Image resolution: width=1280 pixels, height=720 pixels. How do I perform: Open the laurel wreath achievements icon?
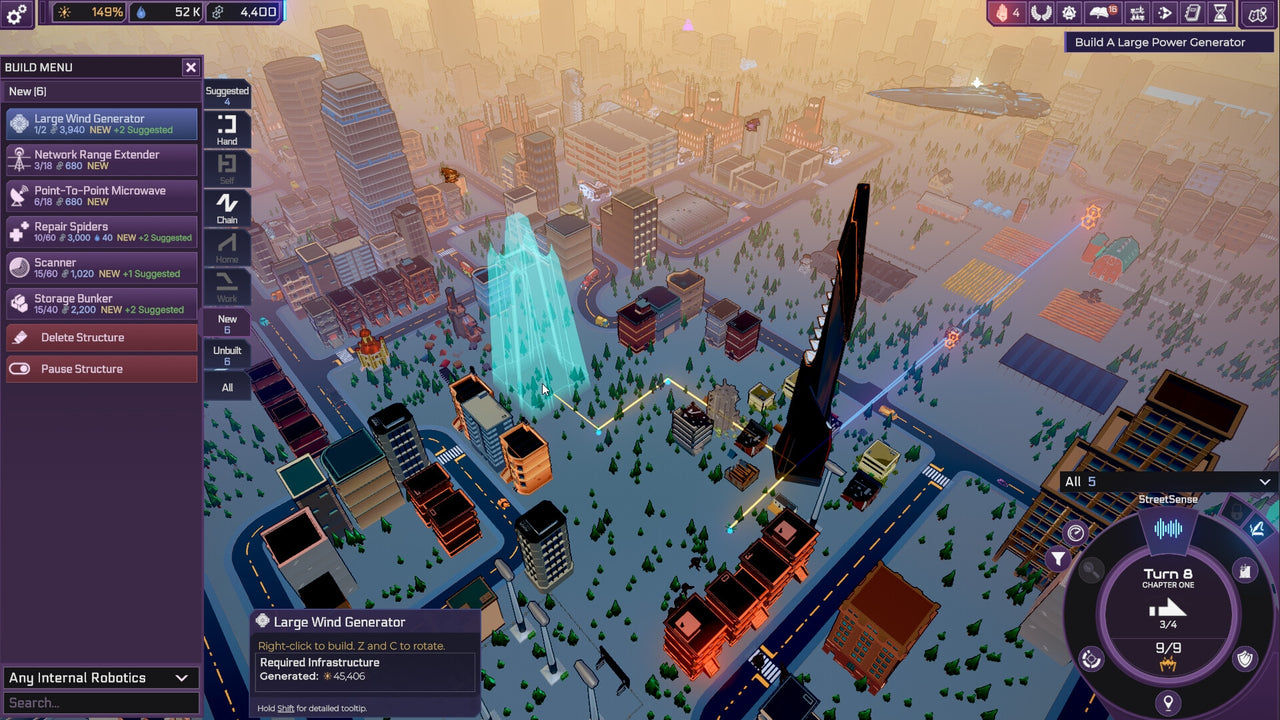click(1042, 13)
